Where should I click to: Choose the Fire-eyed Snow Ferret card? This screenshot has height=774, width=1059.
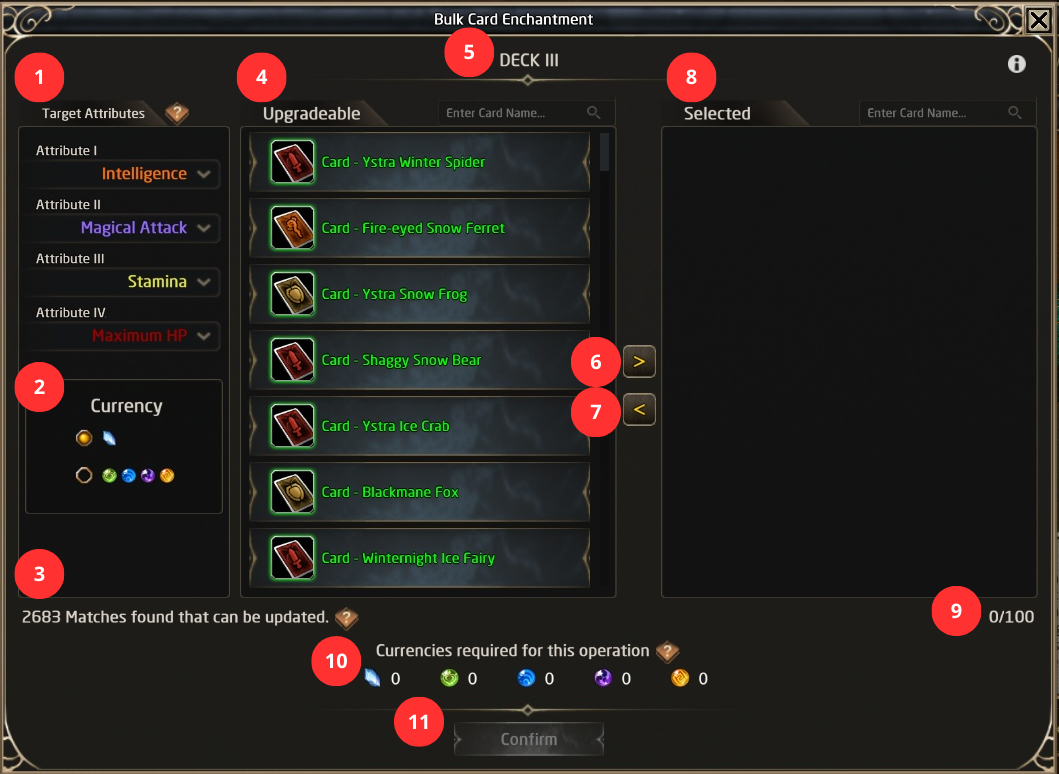point(419,228)
